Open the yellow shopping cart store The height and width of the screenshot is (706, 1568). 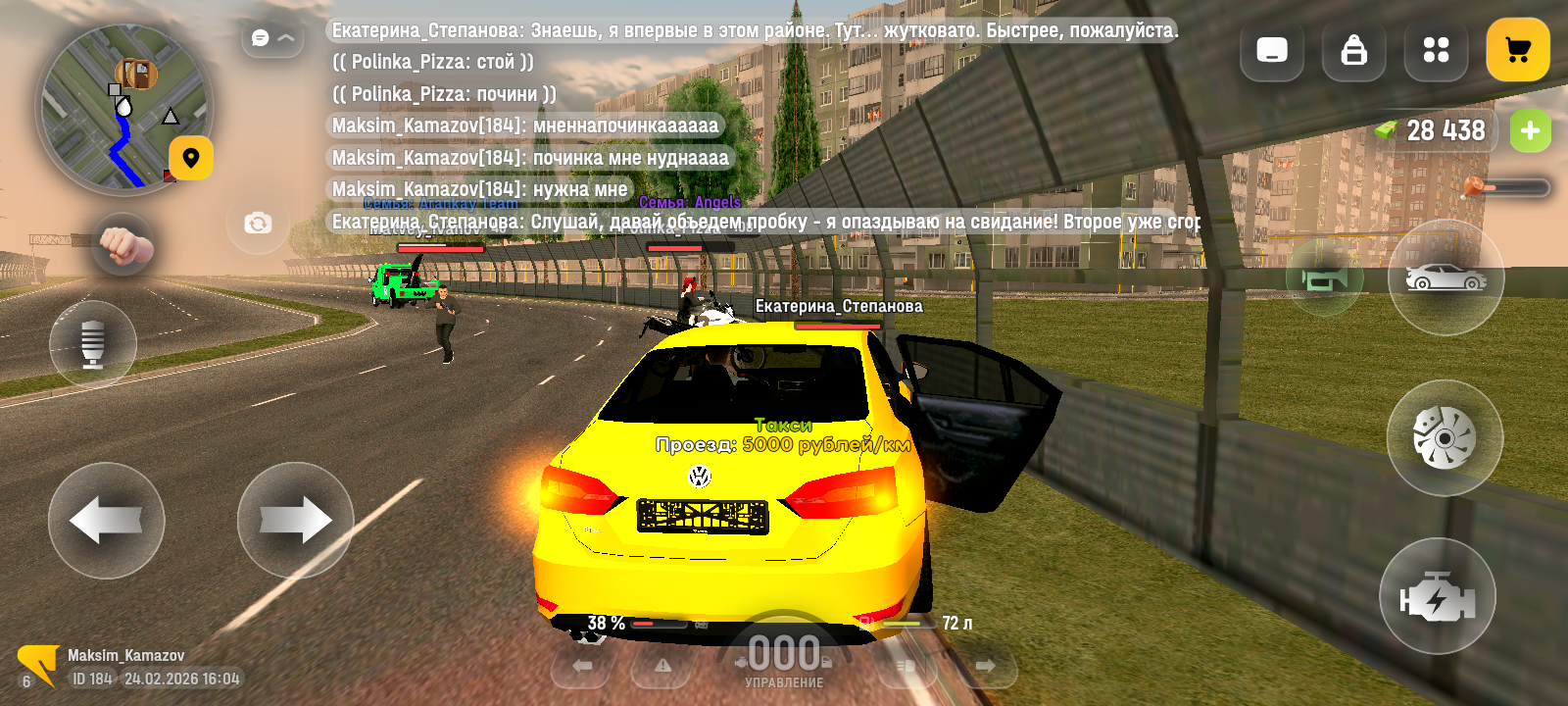pos(1517,50)
